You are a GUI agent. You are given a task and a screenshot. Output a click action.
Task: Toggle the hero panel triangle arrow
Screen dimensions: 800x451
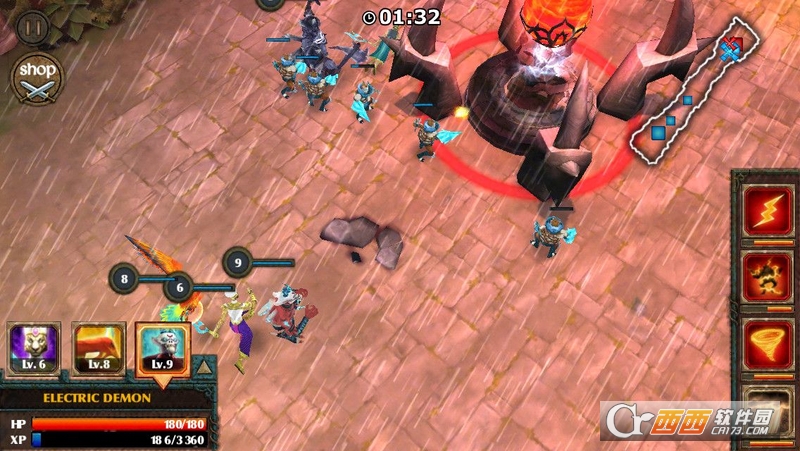204,367
